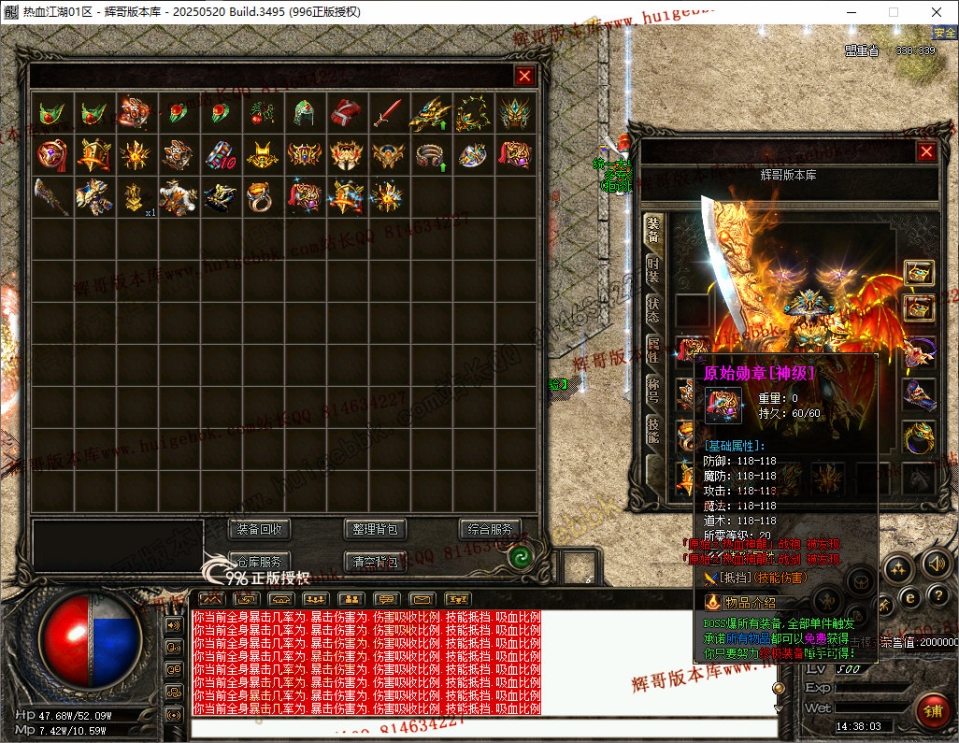
Task: Maximize the game window
Action: point(893,12)
